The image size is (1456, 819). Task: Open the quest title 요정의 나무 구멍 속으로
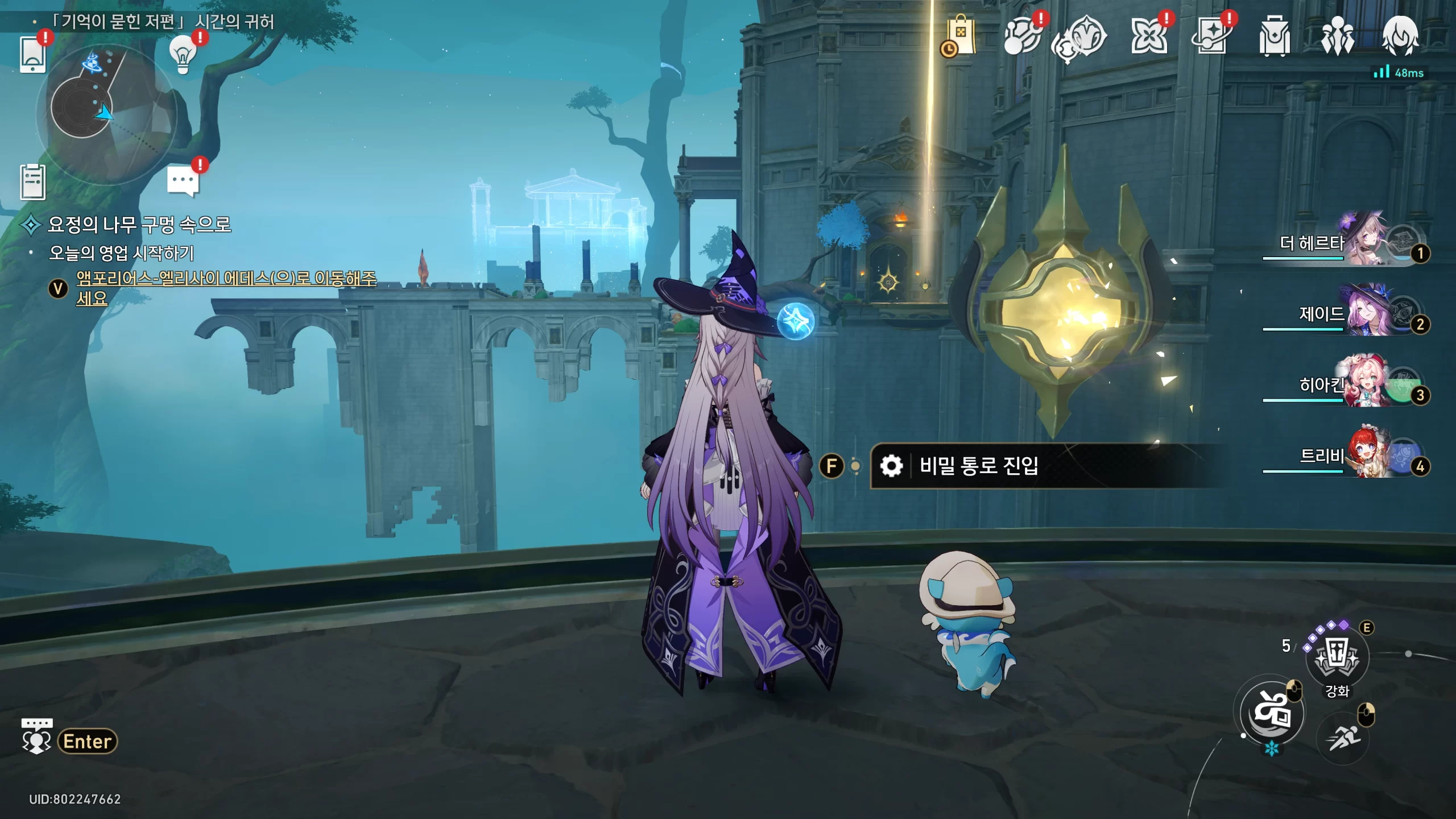139,225
